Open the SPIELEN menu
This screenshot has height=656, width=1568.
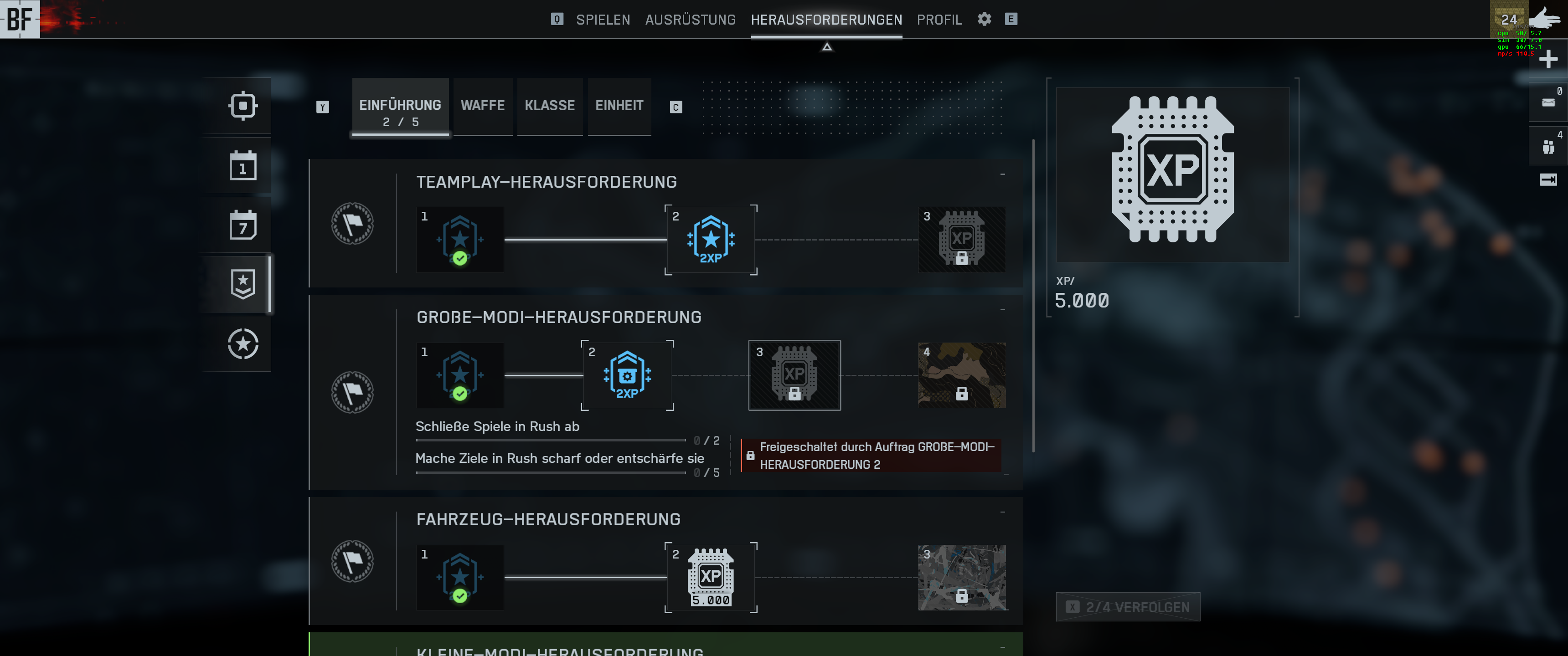(x=603, y=20)
